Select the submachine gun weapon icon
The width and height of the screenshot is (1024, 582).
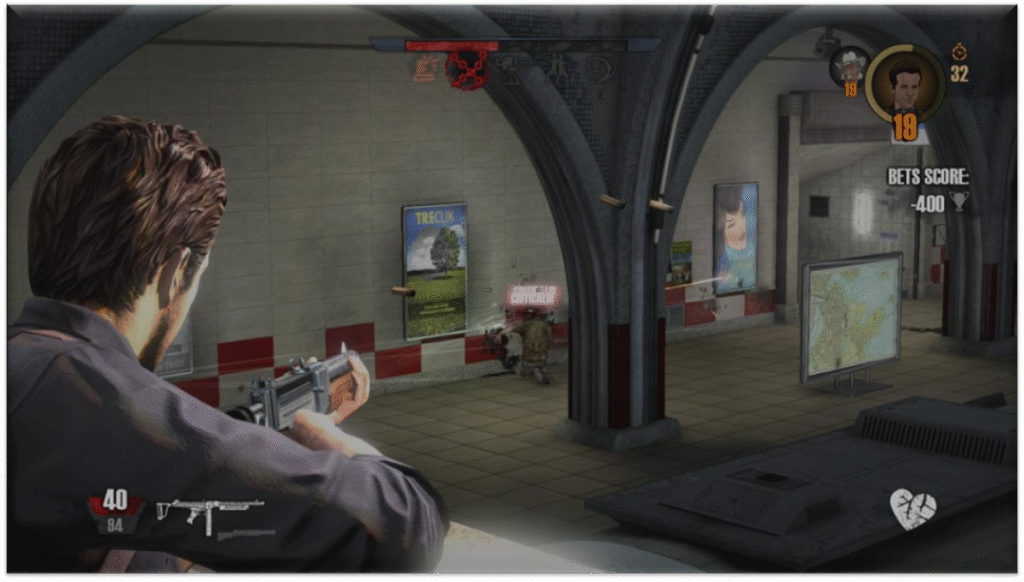[x=209, y=512]
